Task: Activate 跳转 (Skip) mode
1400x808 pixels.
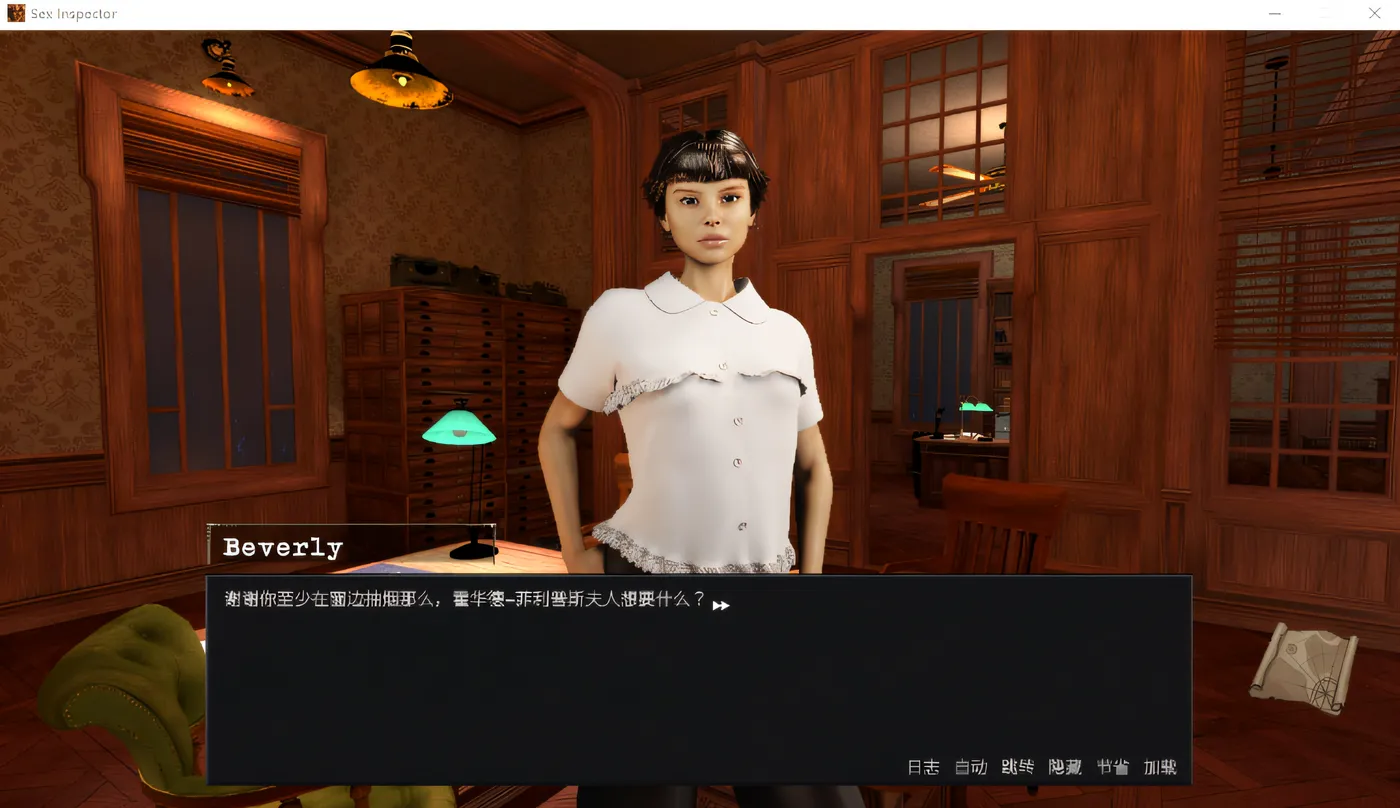Action: 1017,767
